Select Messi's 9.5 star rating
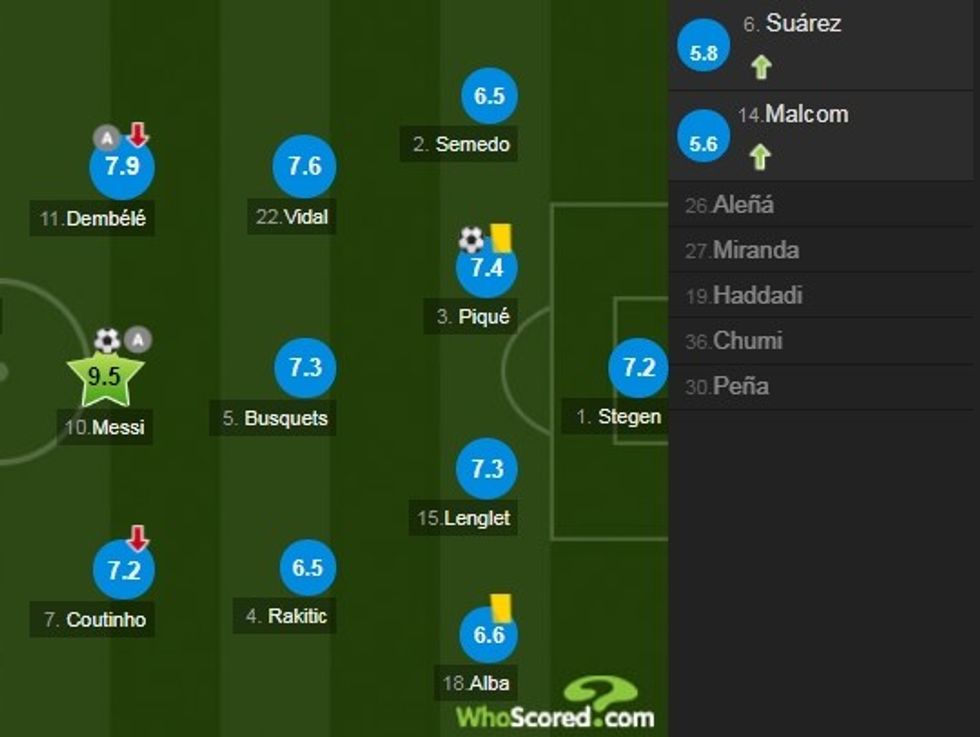 point(105,378)
